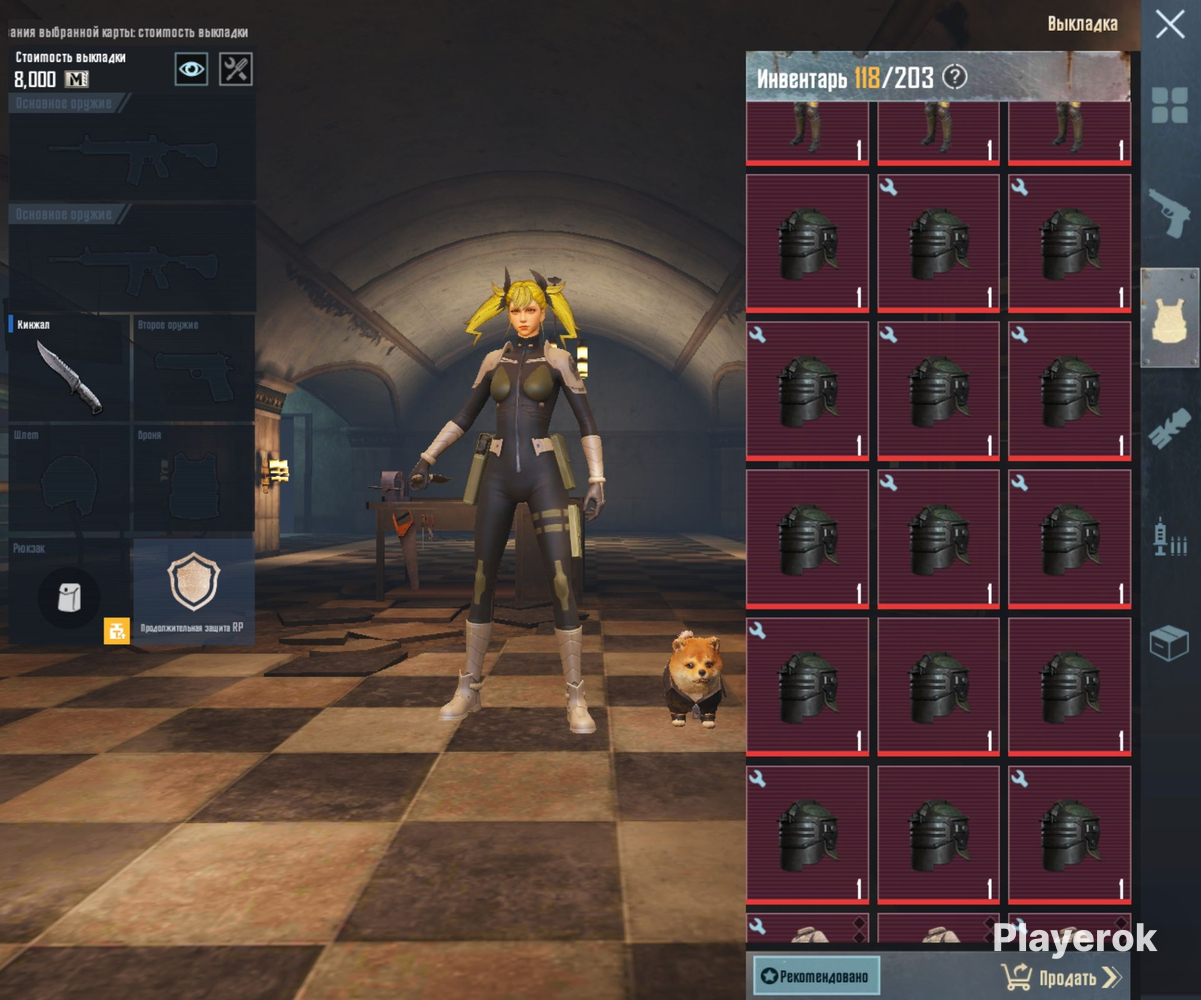Toggle the eye visibility icon

point(191,69)
